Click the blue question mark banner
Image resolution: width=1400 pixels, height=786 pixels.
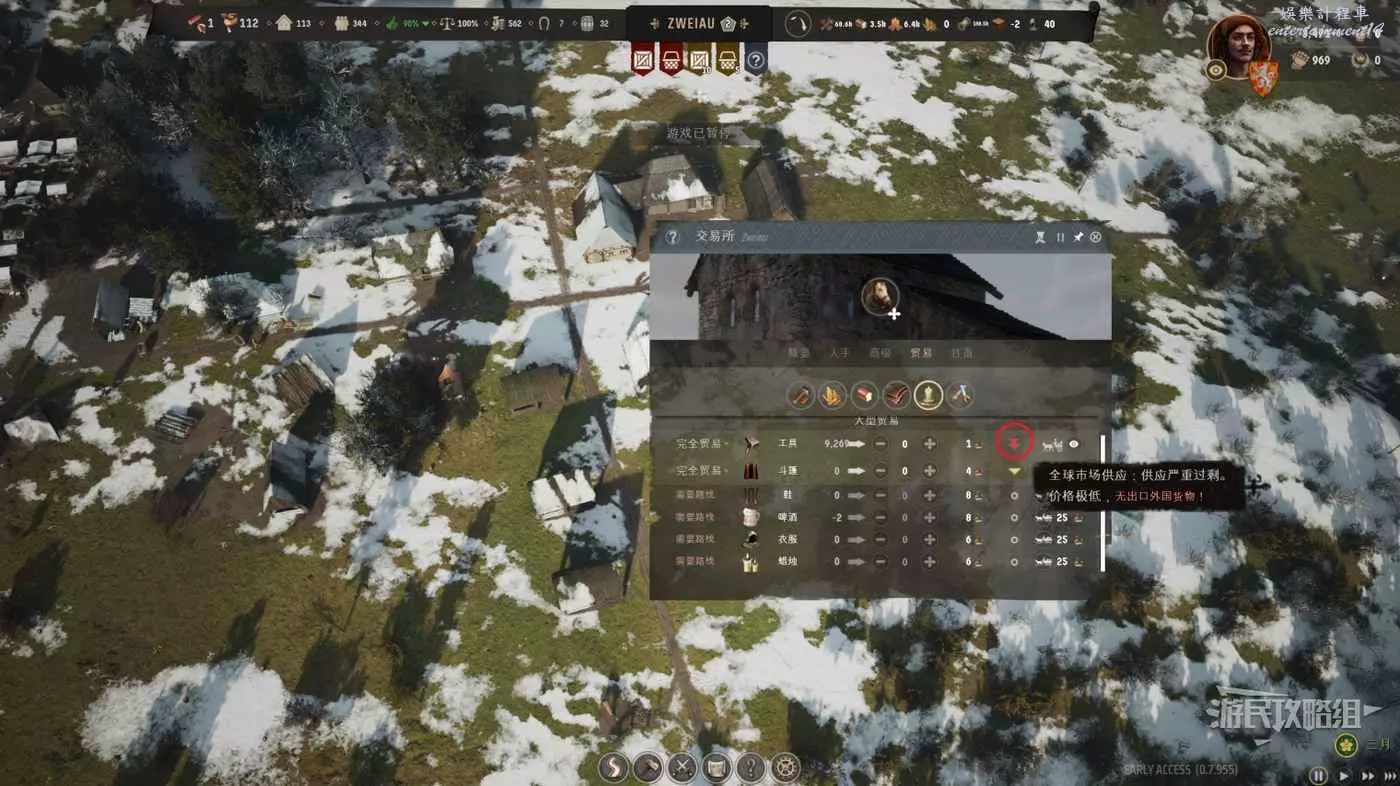coord(756,60)
